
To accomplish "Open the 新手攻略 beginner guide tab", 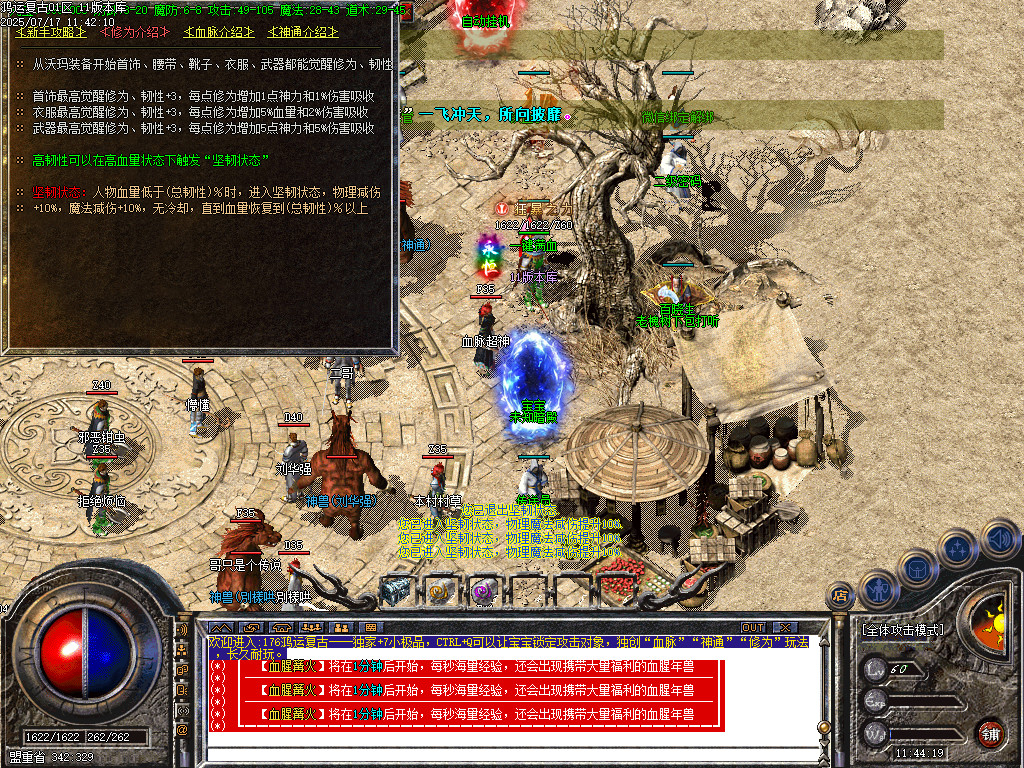I will (x=51, y=32).
